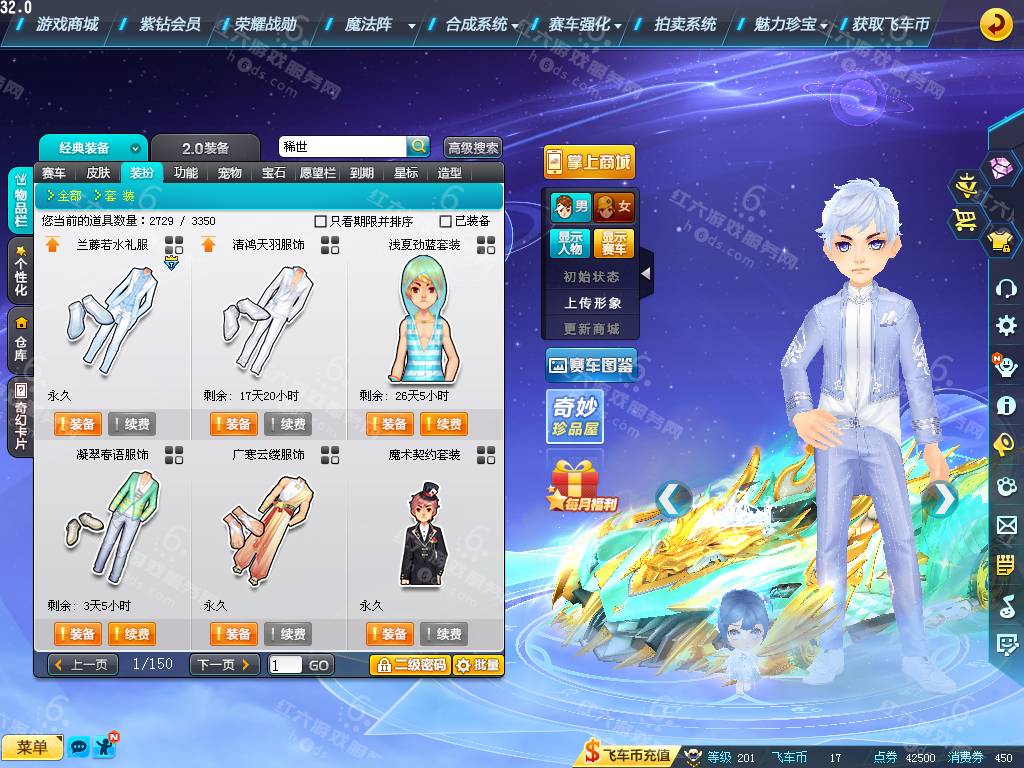Toggle the 只看期限并排序 checkbox
The width and height of the screenshot is (1024, 768).
pos(321,221)
